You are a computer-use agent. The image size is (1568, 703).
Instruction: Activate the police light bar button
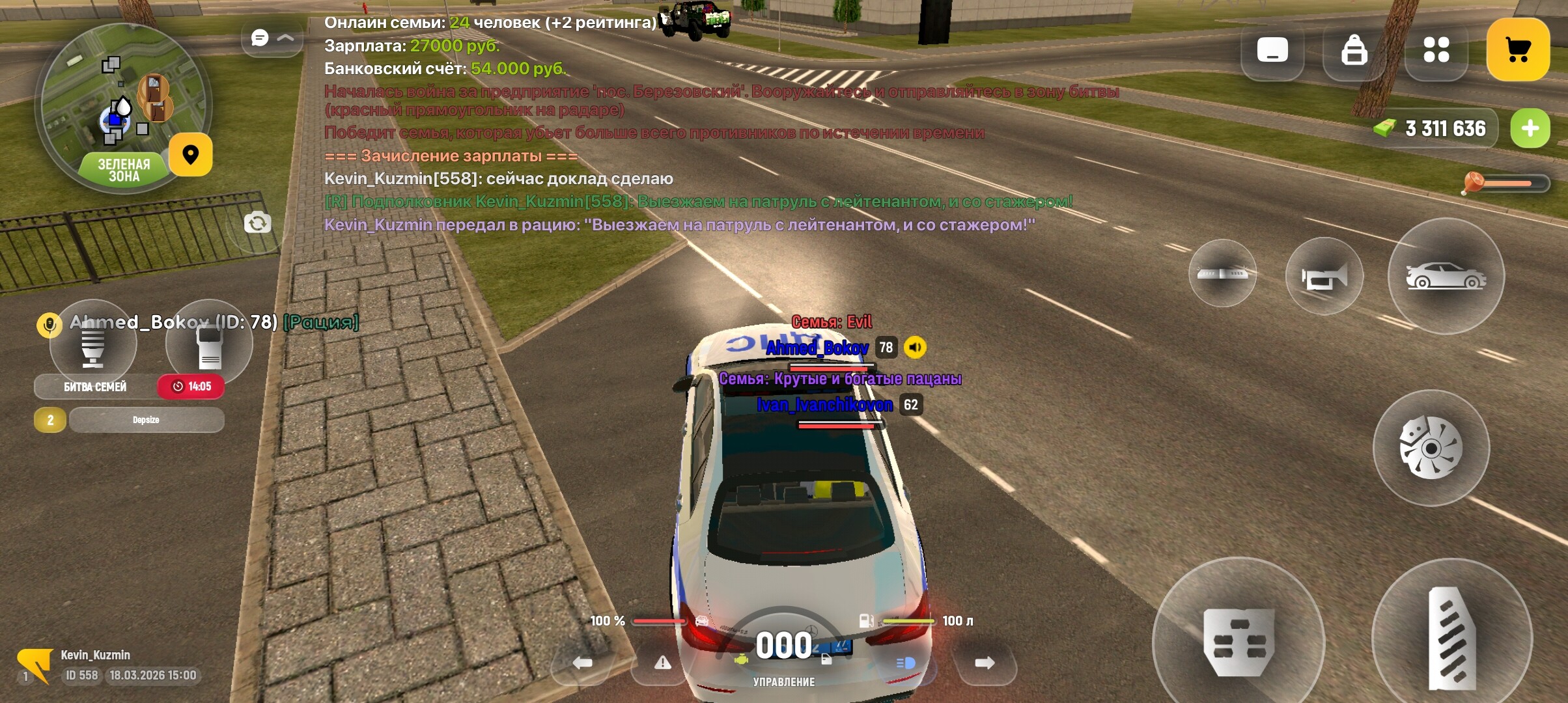click(1222, 273)
